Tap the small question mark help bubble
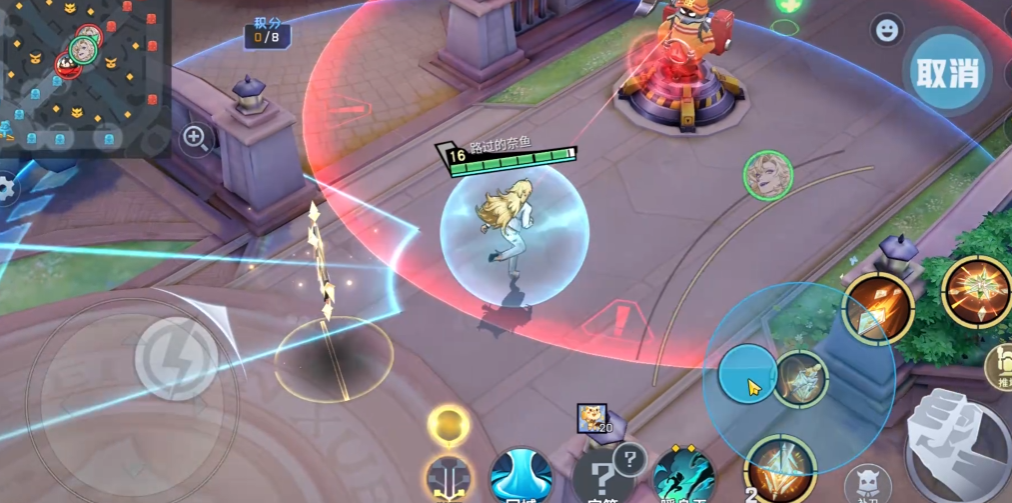The image size is (1012, 503). [629, 460]
